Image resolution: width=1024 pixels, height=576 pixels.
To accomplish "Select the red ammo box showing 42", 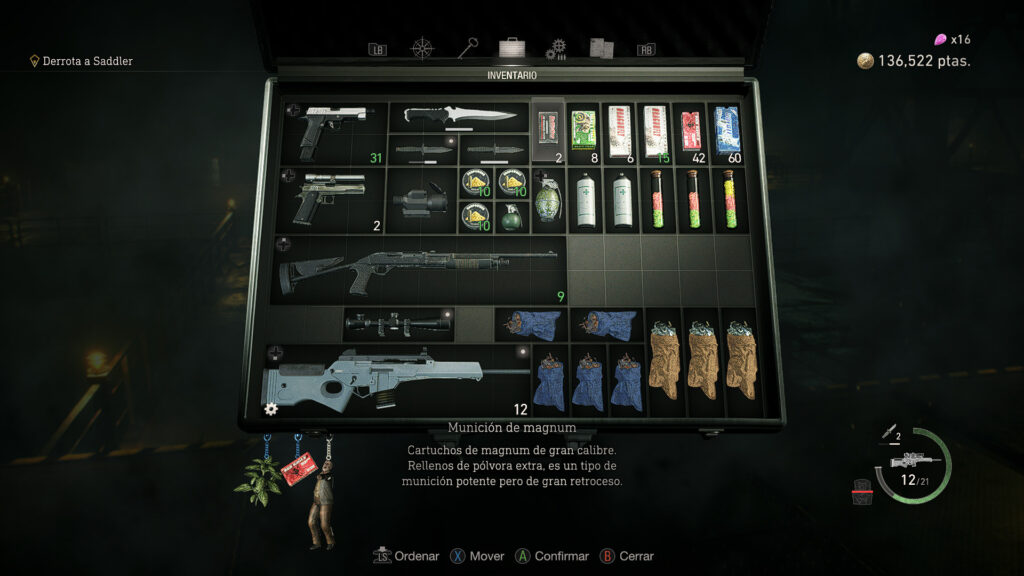I will coord(689,130).
